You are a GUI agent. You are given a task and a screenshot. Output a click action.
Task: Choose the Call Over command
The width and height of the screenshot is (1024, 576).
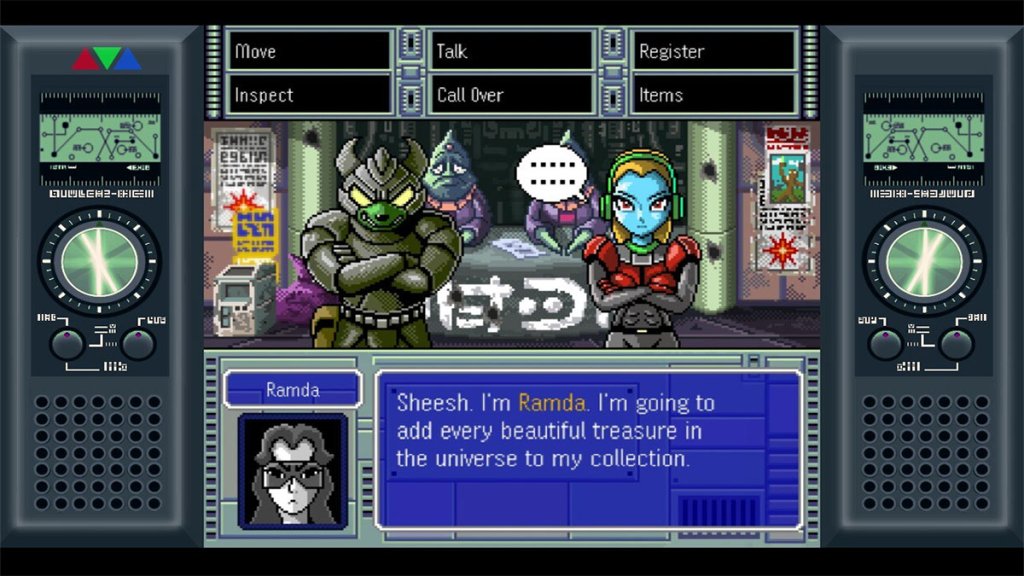click(x=512, y=95)
